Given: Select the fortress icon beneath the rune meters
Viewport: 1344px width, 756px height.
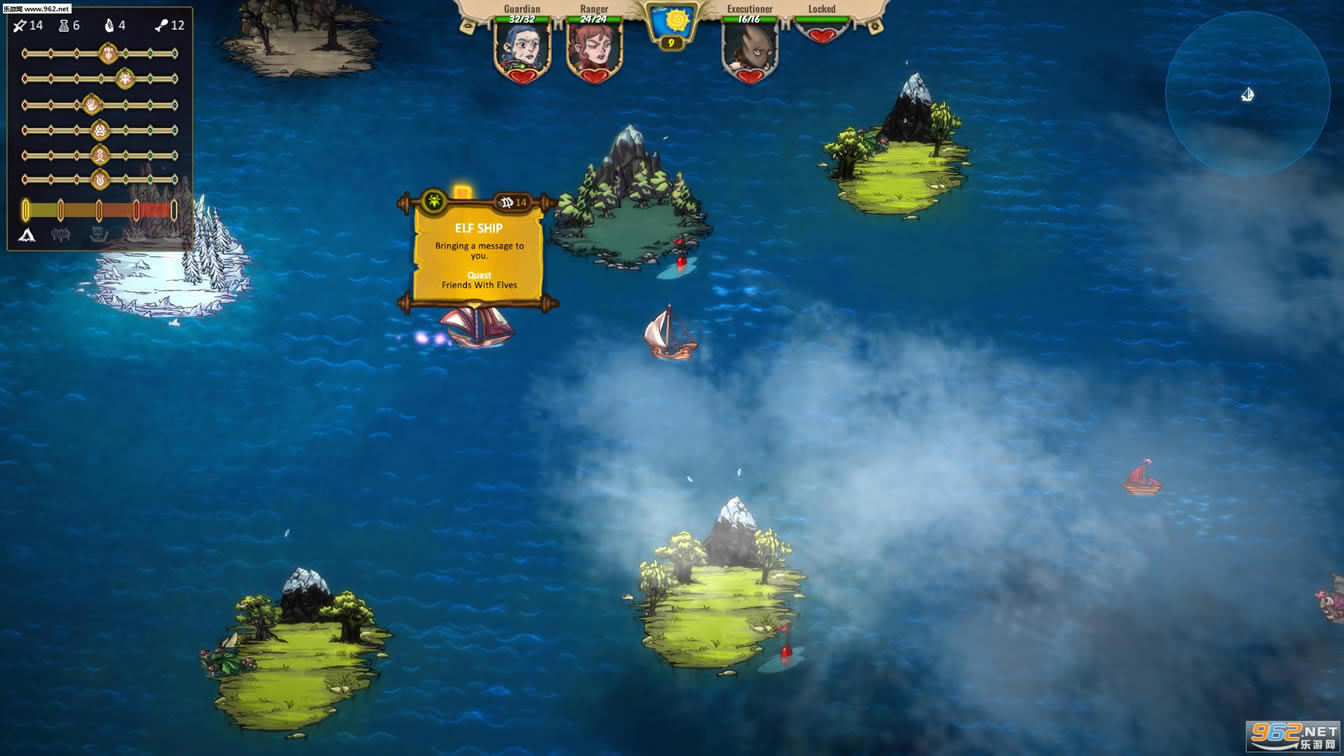Looking at the screenshot, I should coord(58,233).
